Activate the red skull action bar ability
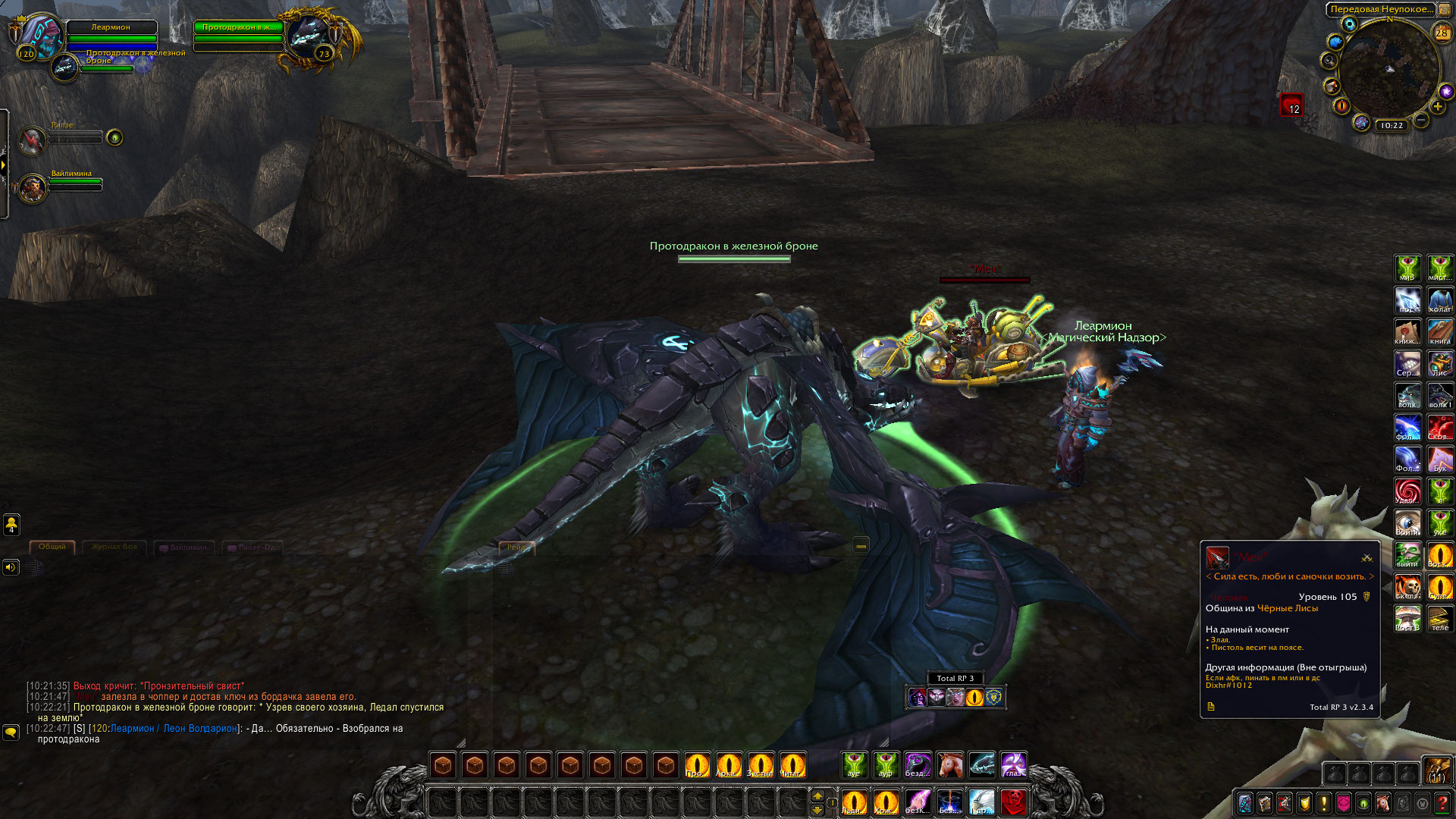1456x819 pixels. click(x=1014, y=802)
